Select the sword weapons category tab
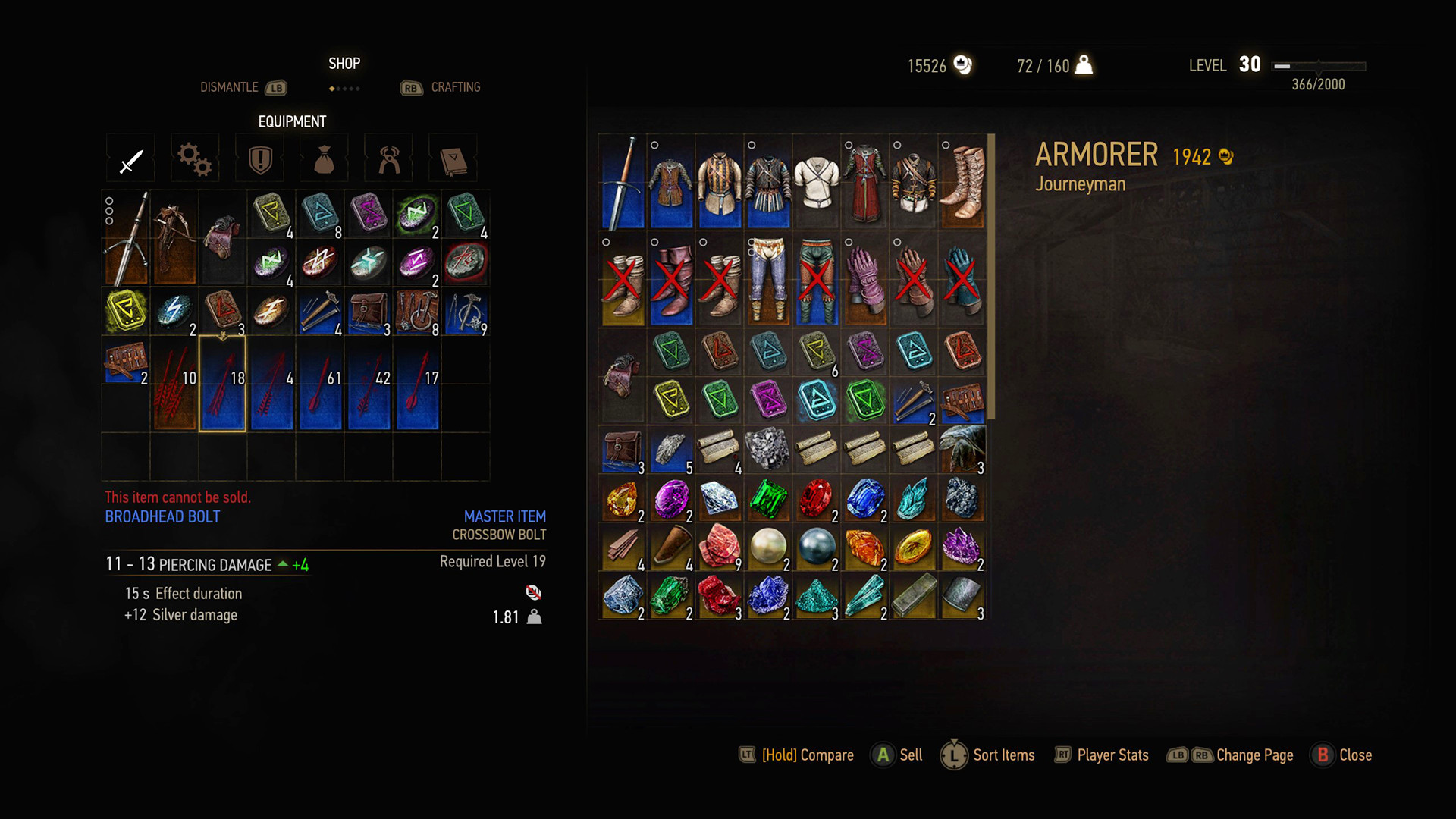Screen dimensions: 1456x819 [x=130, y=159]
